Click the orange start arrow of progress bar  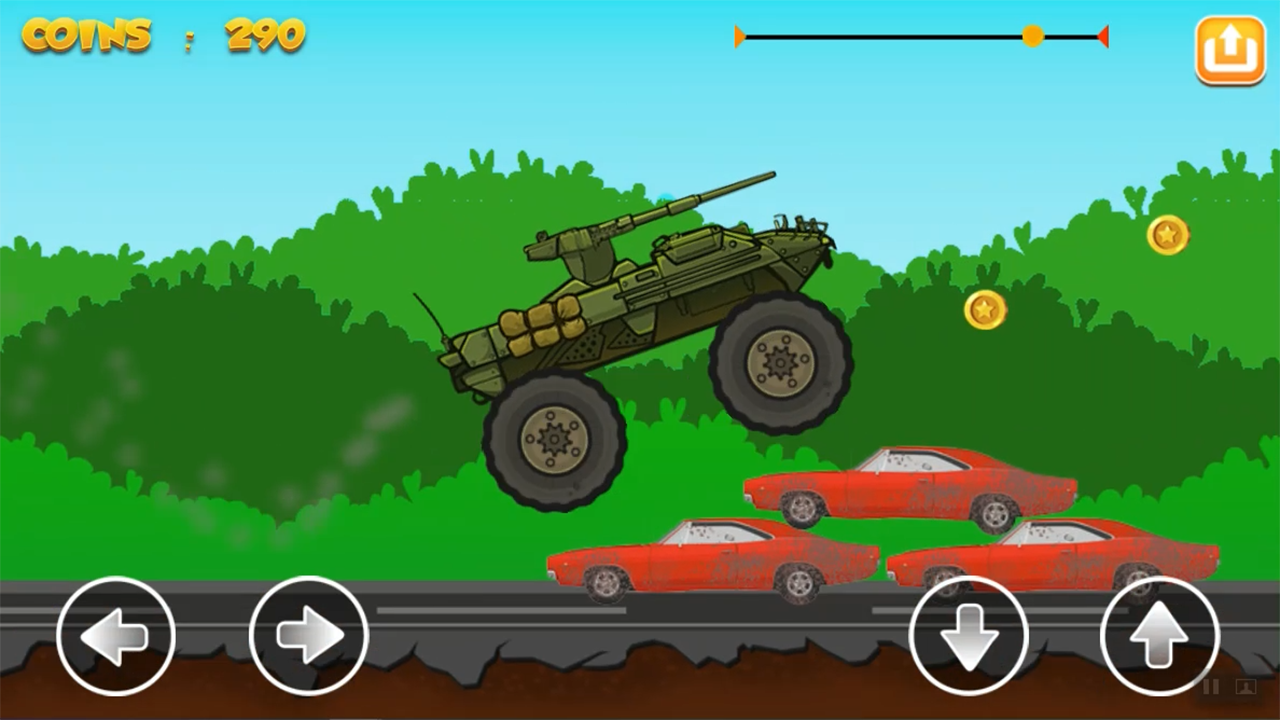[740, 37]
